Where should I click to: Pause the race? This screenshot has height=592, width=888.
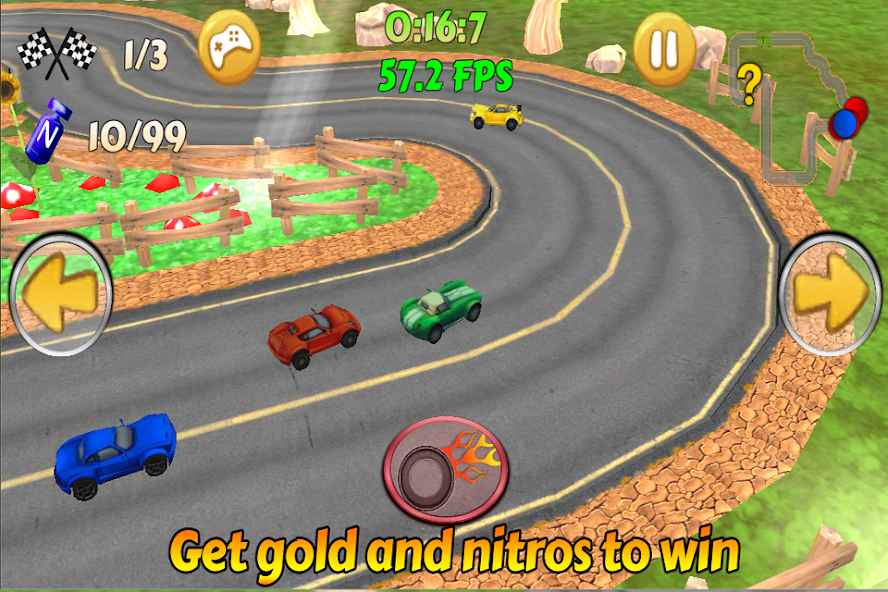pyautogui.click(x=665, y=48)
